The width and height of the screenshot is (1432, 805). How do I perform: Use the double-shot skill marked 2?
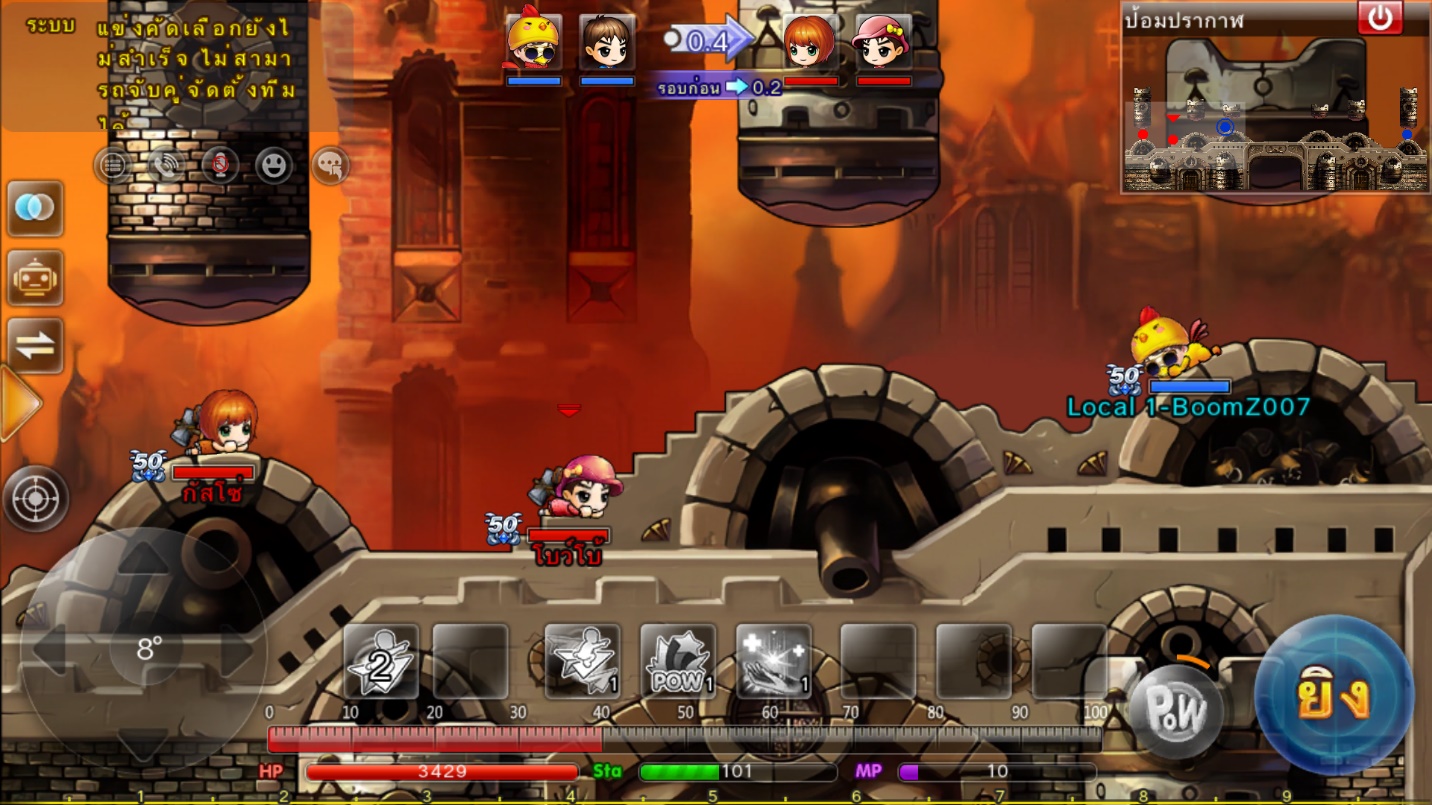(x=381, y=662)
